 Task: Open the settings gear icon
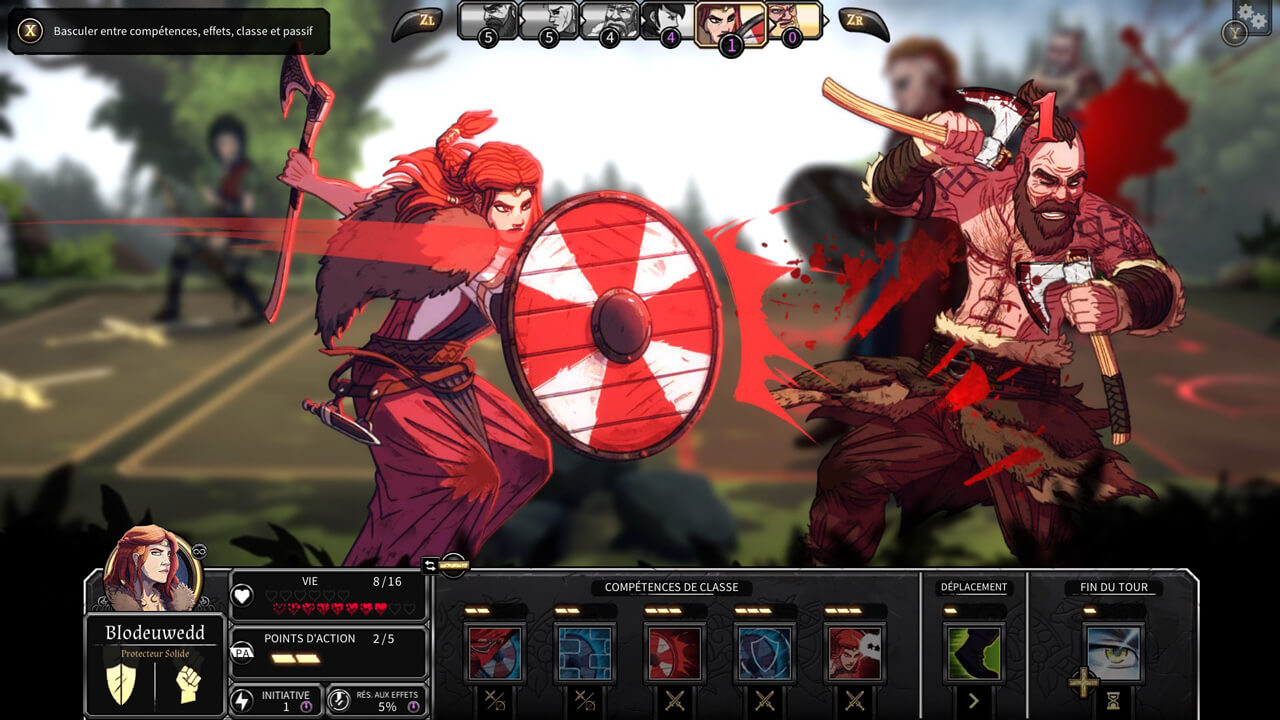[x=1251, y=15]
